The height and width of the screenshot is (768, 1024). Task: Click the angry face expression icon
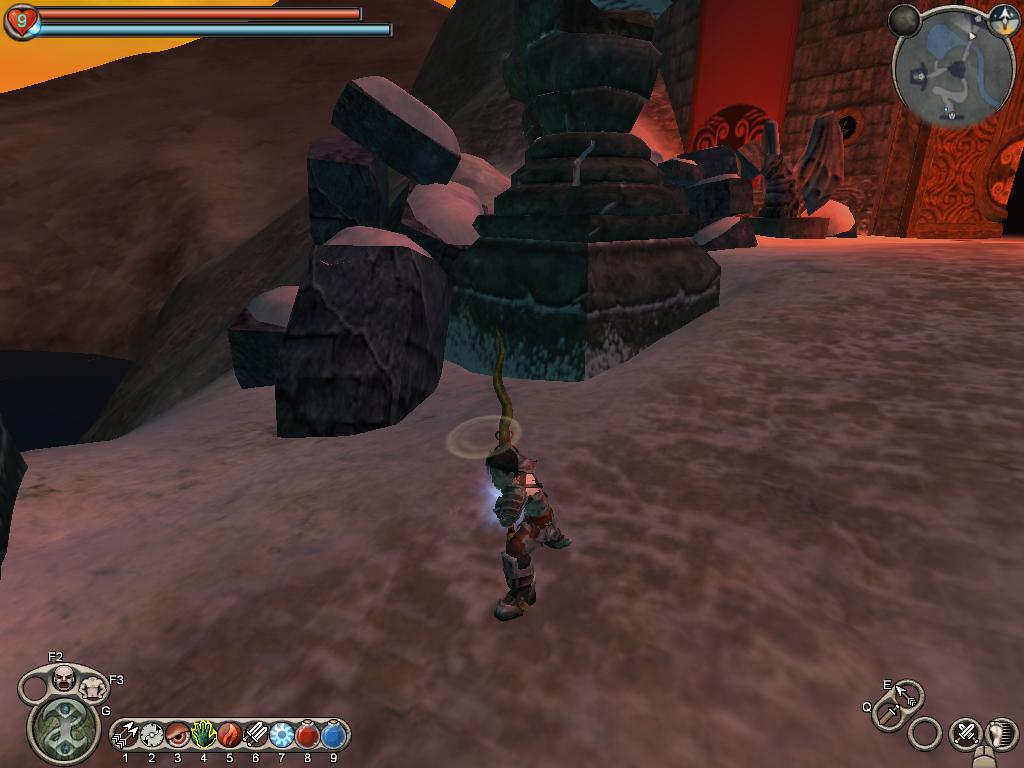[x=64, y=678]
